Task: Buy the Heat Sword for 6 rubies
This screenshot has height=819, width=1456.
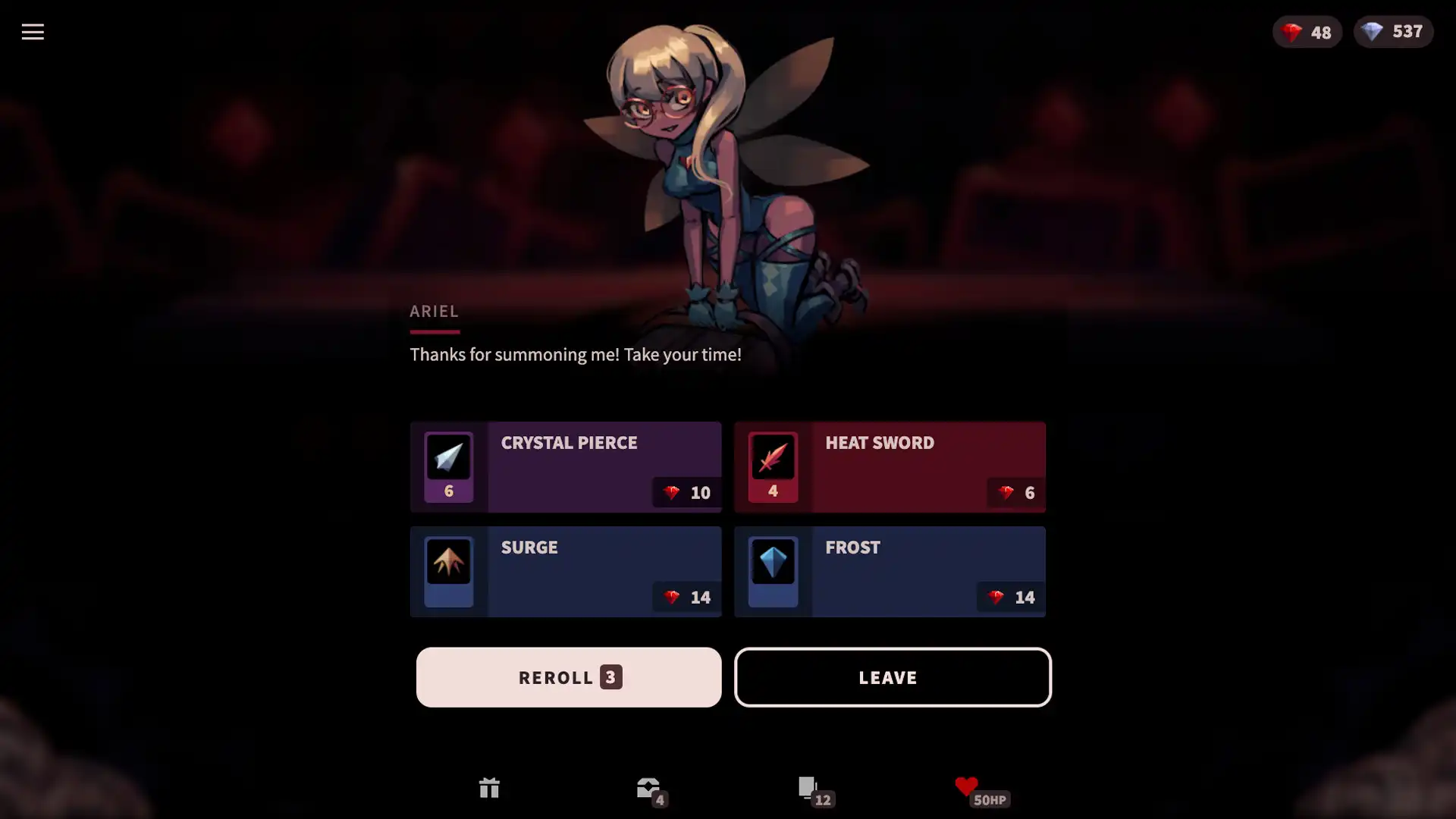Action: point(891,466)
